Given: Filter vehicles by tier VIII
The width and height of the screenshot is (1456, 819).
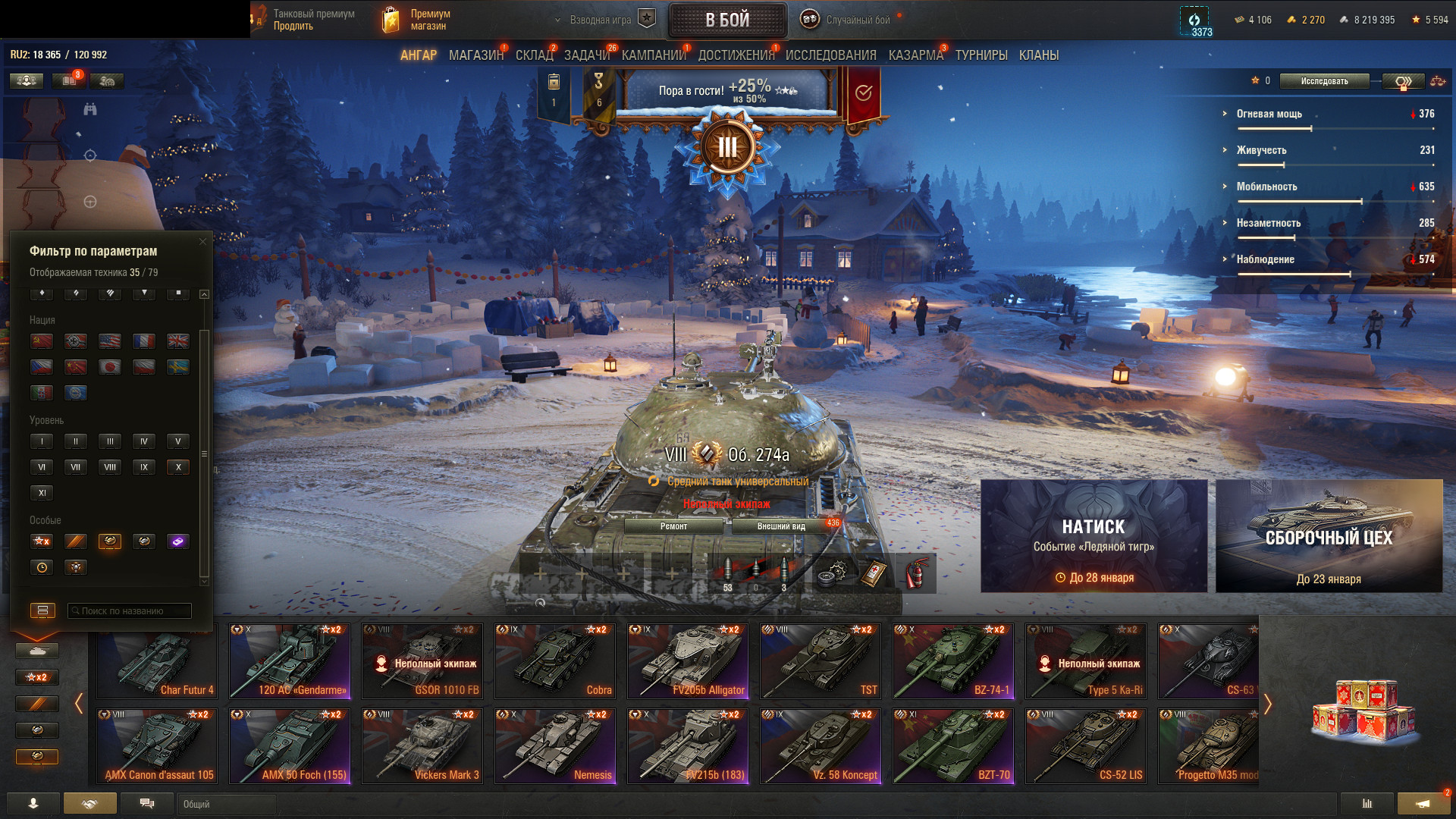Looking at the screenshot, I should pos(110,467).
